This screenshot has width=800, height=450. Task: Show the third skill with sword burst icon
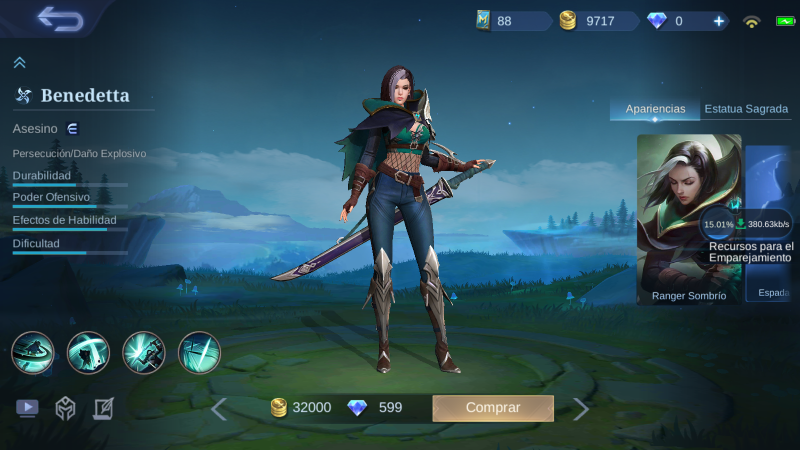pos(144,352)
